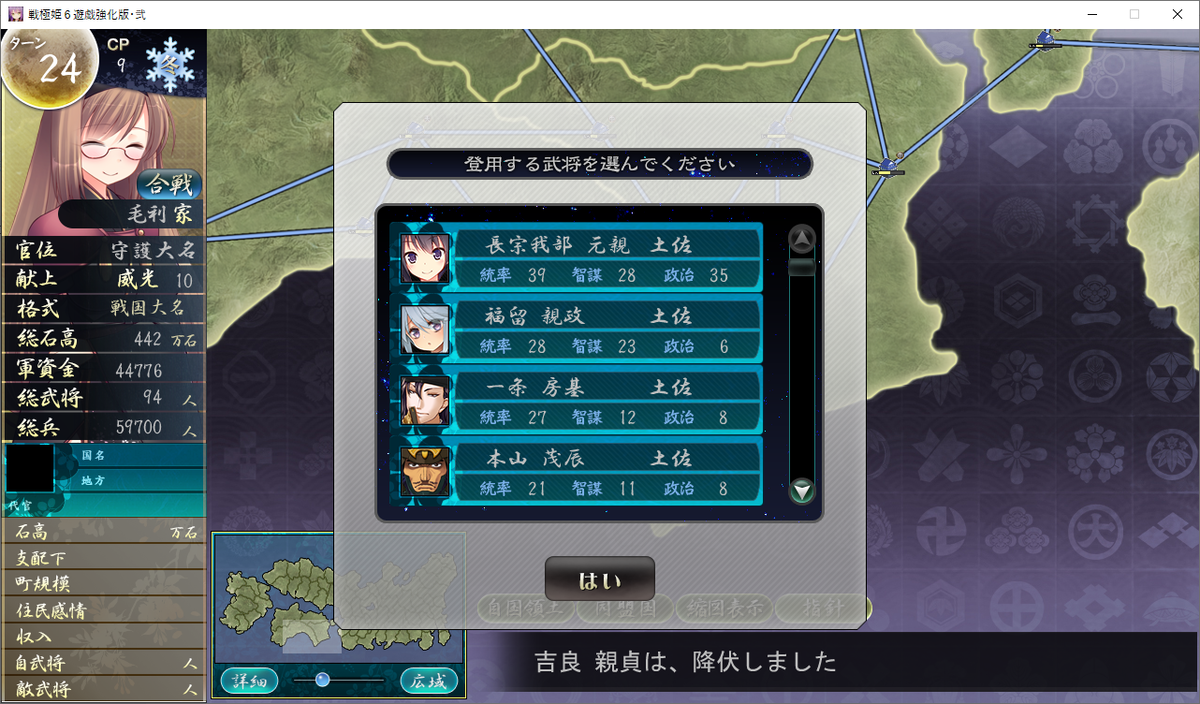
Task: Pick 一条 房基 in the officer list
Action: (x=580, y=399)
